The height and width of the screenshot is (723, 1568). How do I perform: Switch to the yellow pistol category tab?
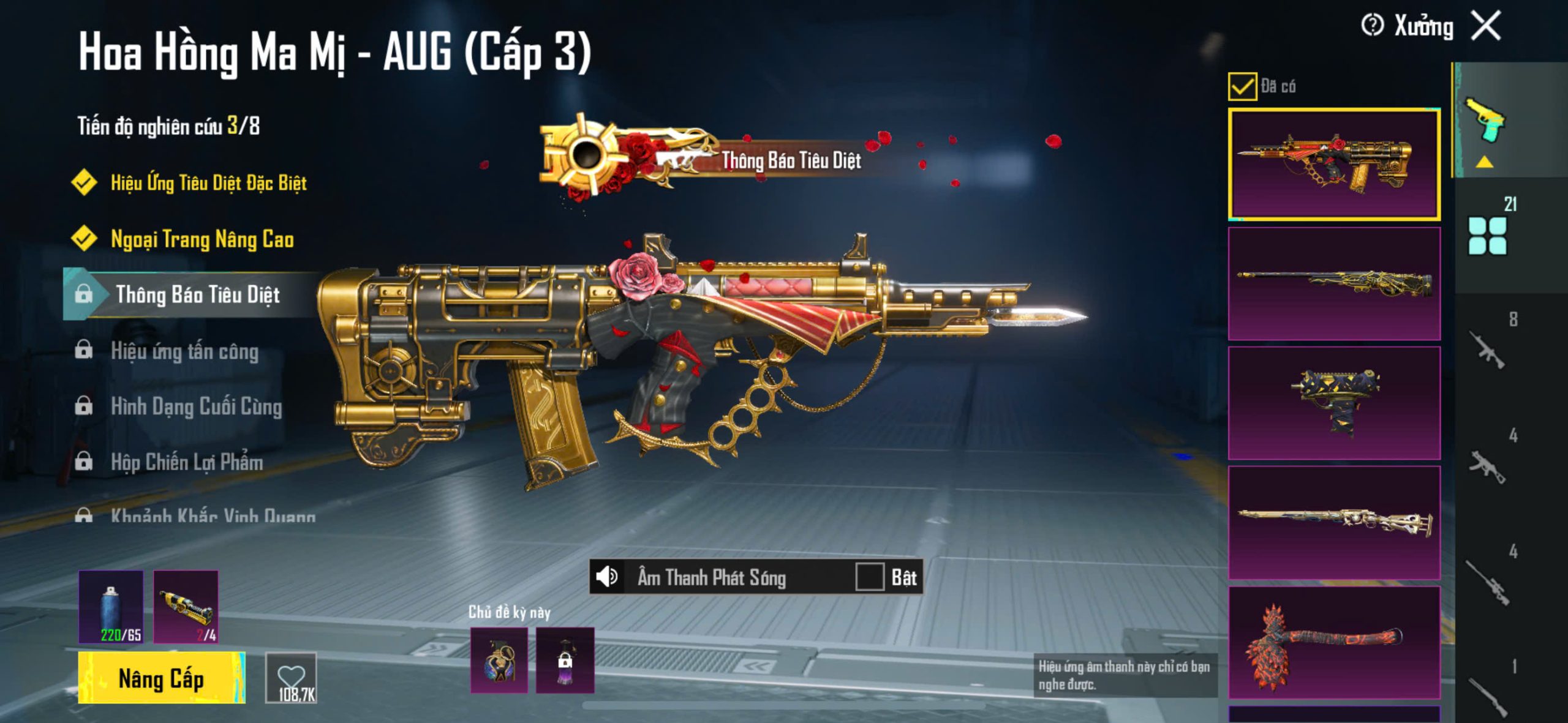point(1486,120)
